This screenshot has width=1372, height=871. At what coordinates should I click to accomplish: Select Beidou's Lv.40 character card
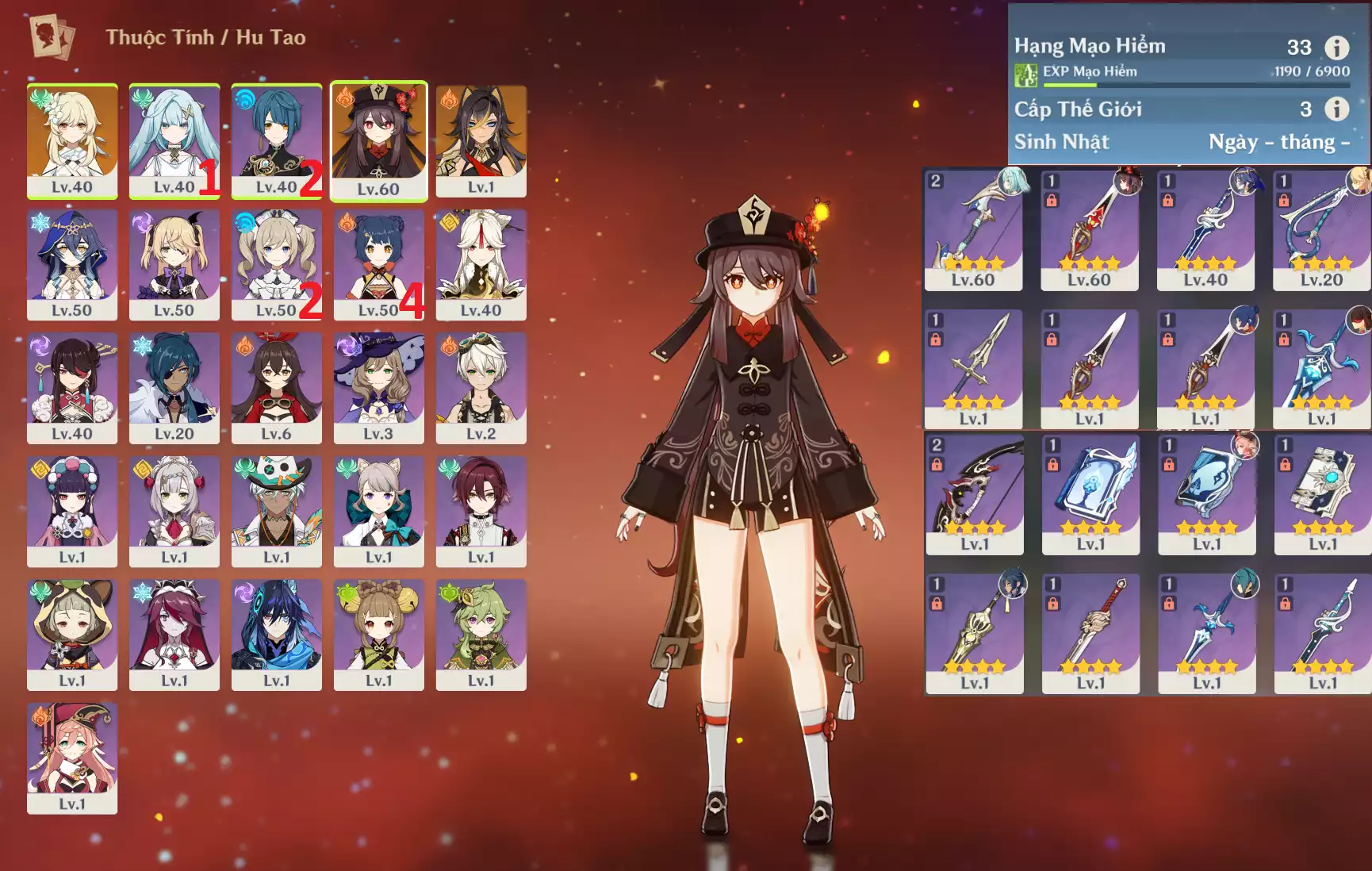pyautogui.click(x=72, y=387)
